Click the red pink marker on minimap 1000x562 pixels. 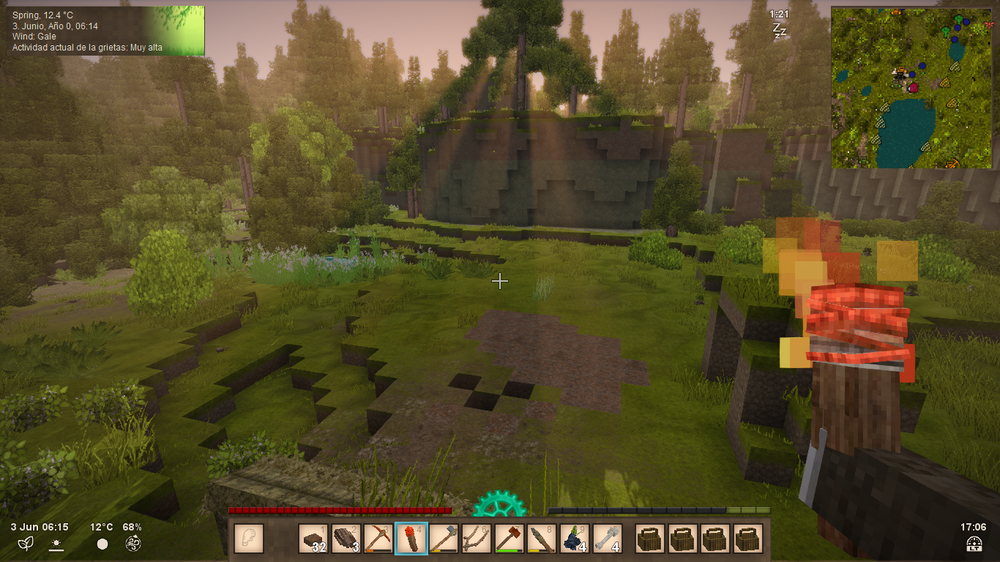pos(912,88)
